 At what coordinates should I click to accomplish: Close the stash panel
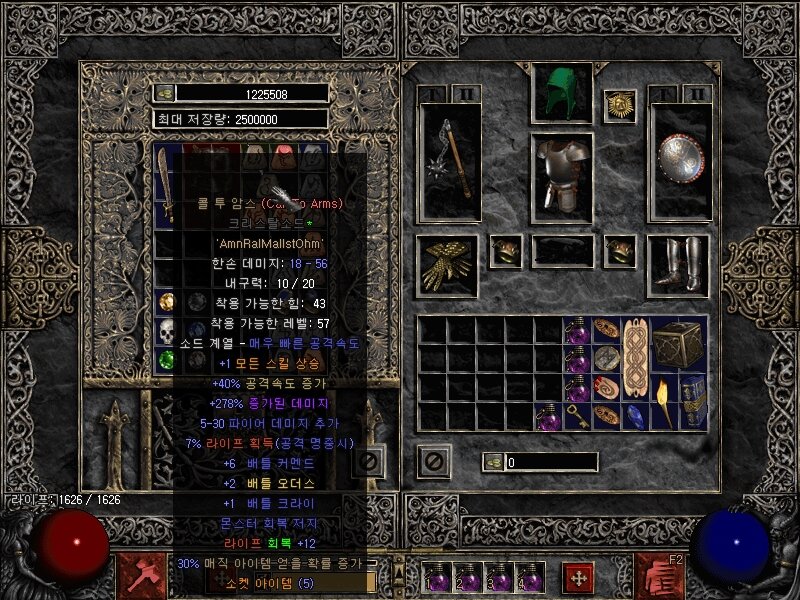[368, 461]
